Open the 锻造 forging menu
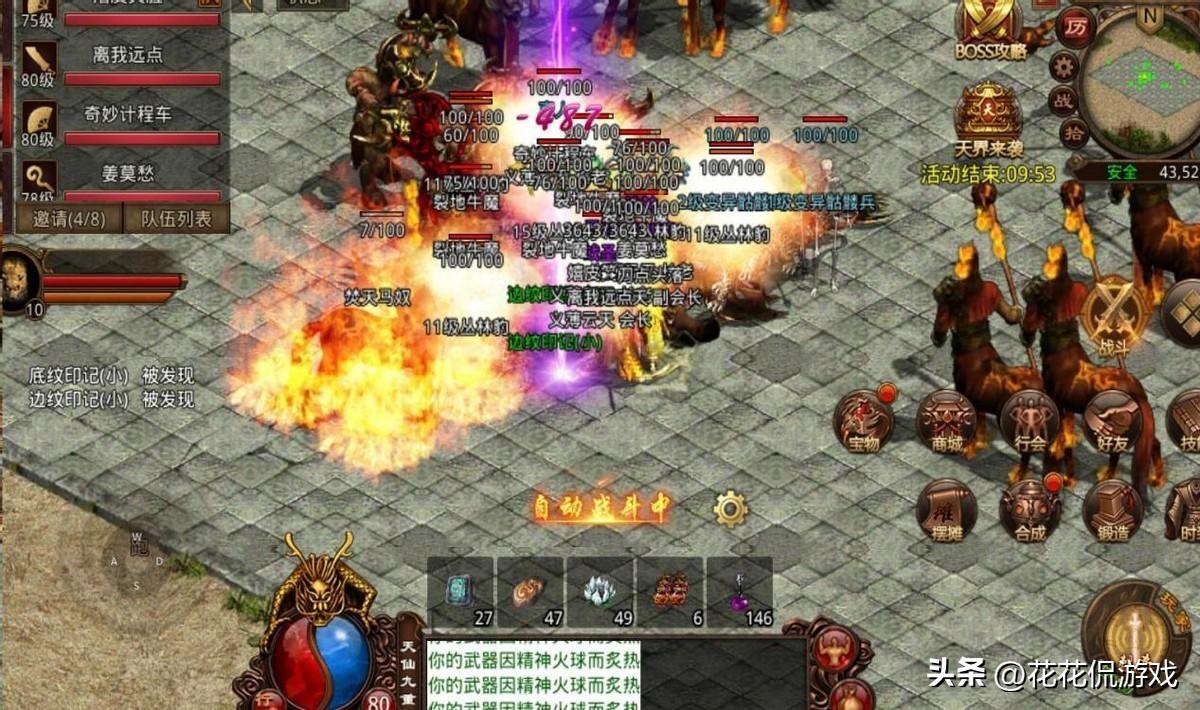The image size is (1200, 710). (x=1112, y=510)
